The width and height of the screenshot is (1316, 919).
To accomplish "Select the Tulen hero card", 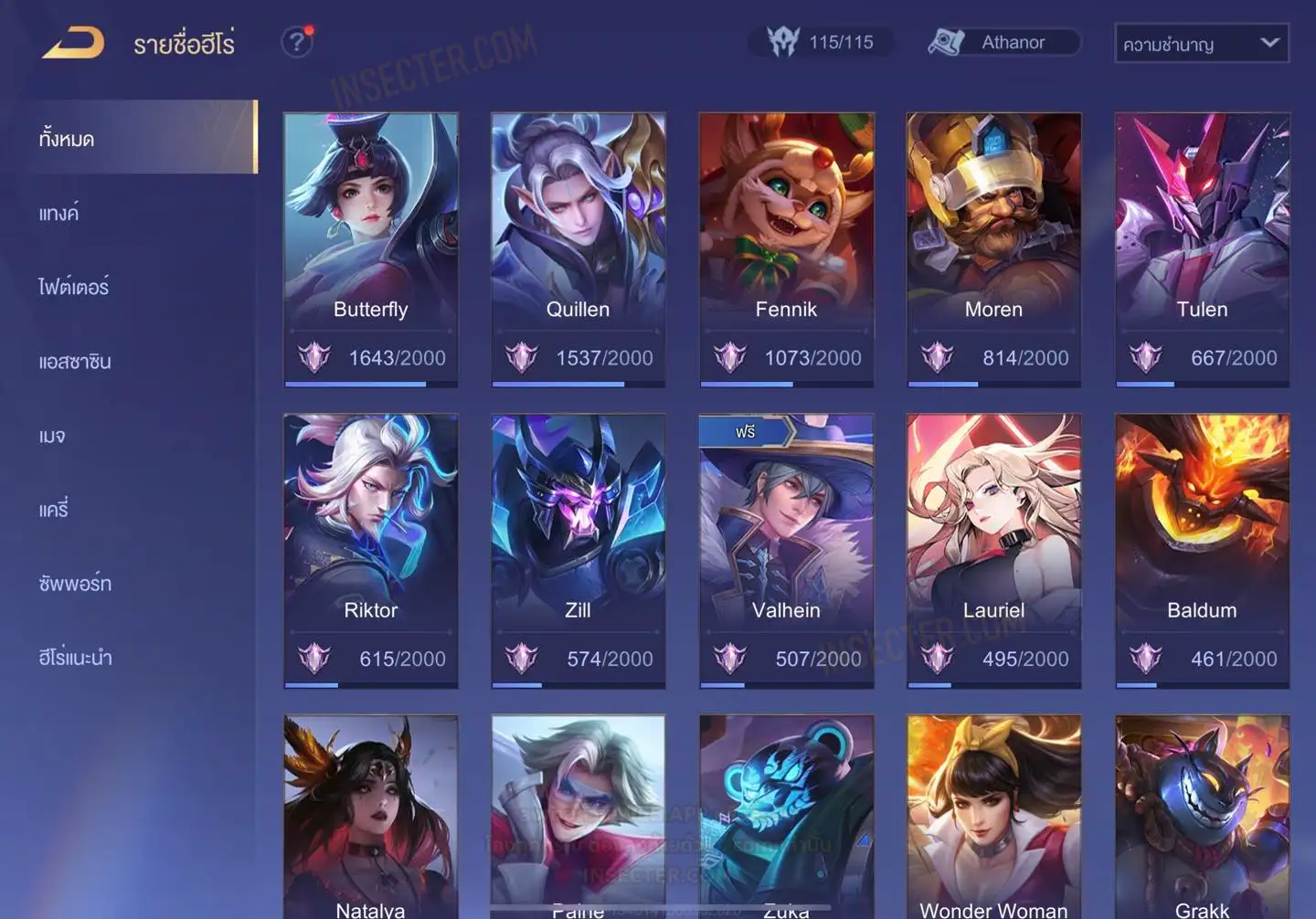I will coord(1202,248).
